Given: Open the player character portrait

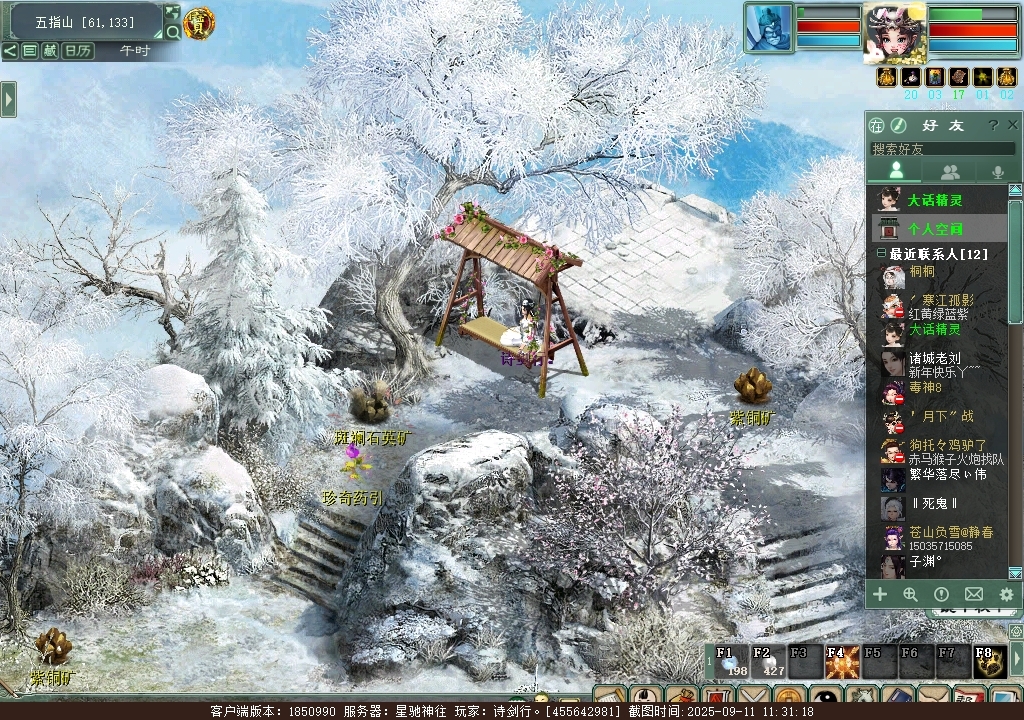Looking at the screenshot, I should 893,31.
